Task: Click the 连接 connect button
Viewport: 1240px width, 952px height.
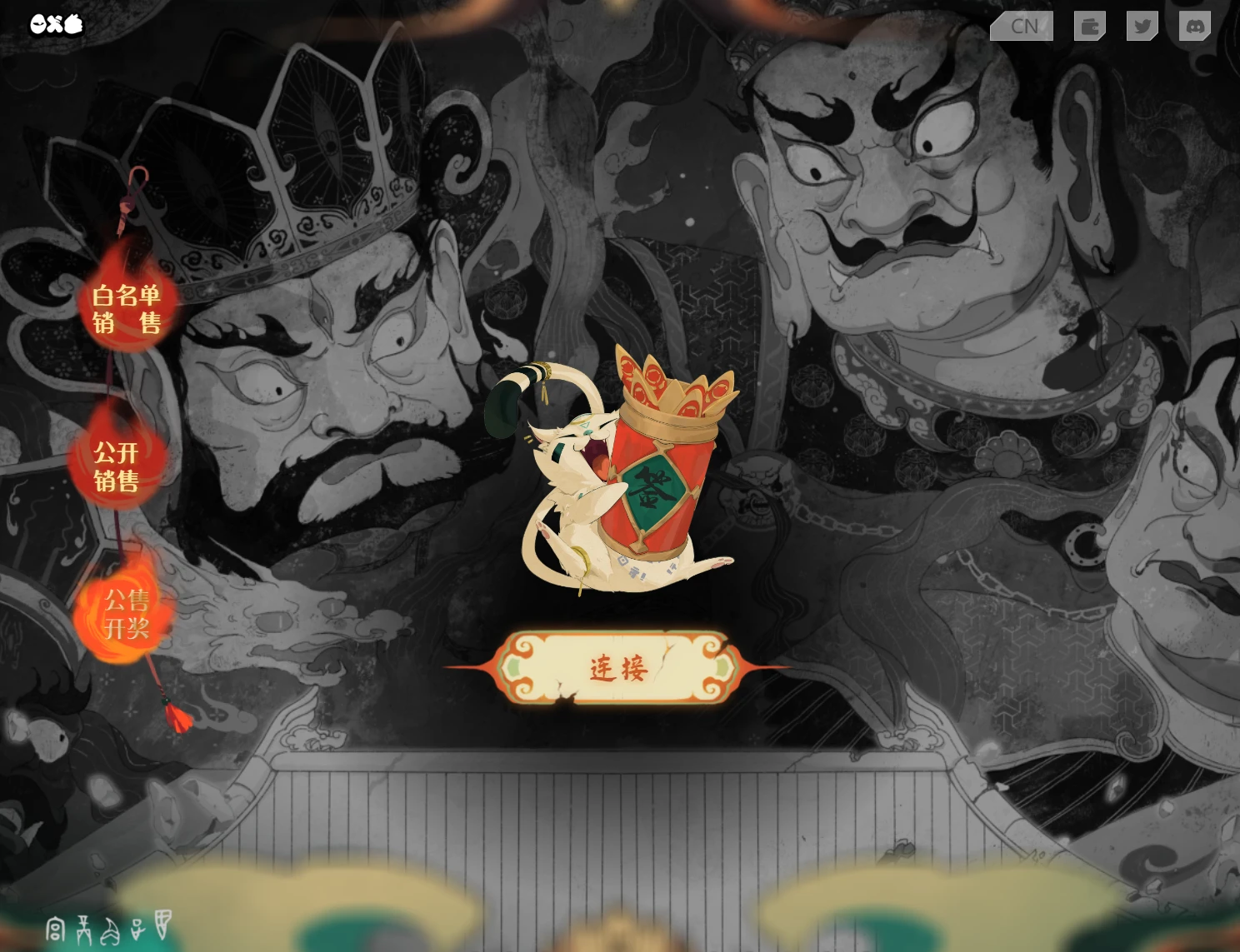Action: [617, 668]
